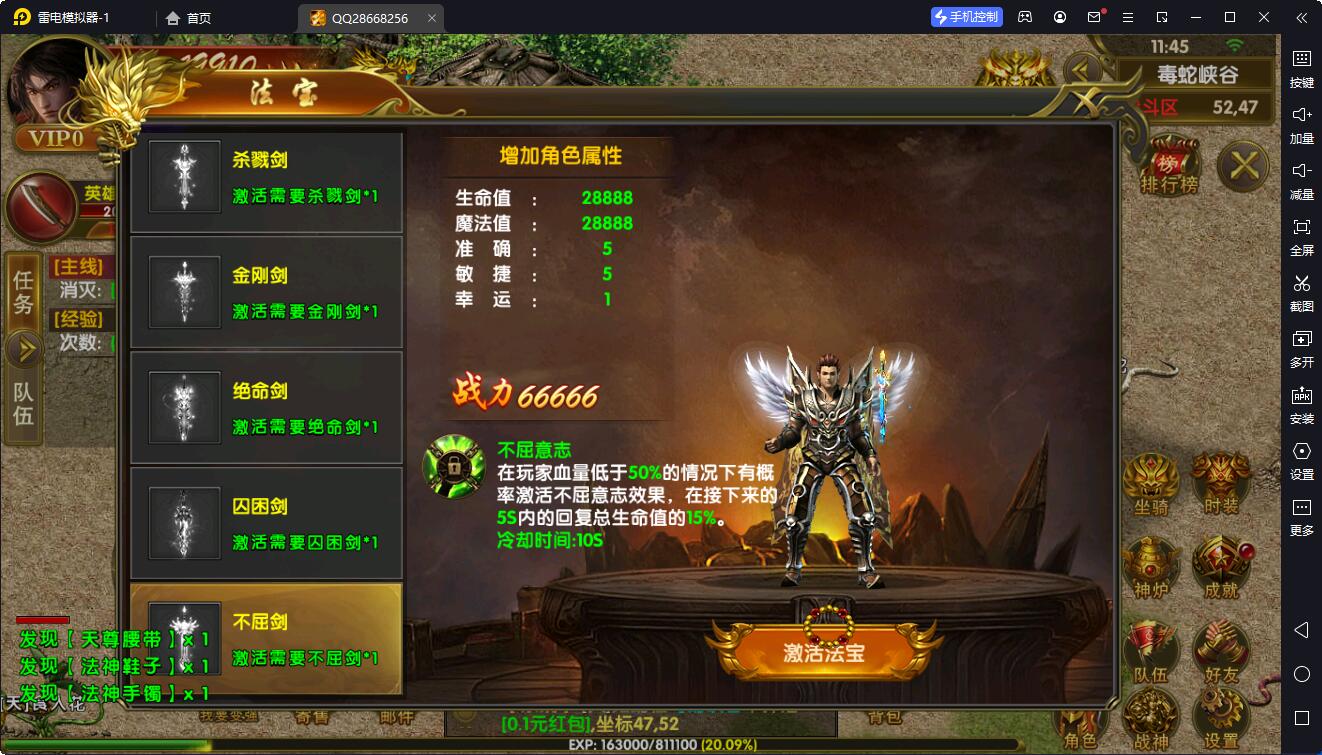This screenshot has width=1322, height=755.
Task: Open the 神炉 forge menu
Action: point(1151,567)
